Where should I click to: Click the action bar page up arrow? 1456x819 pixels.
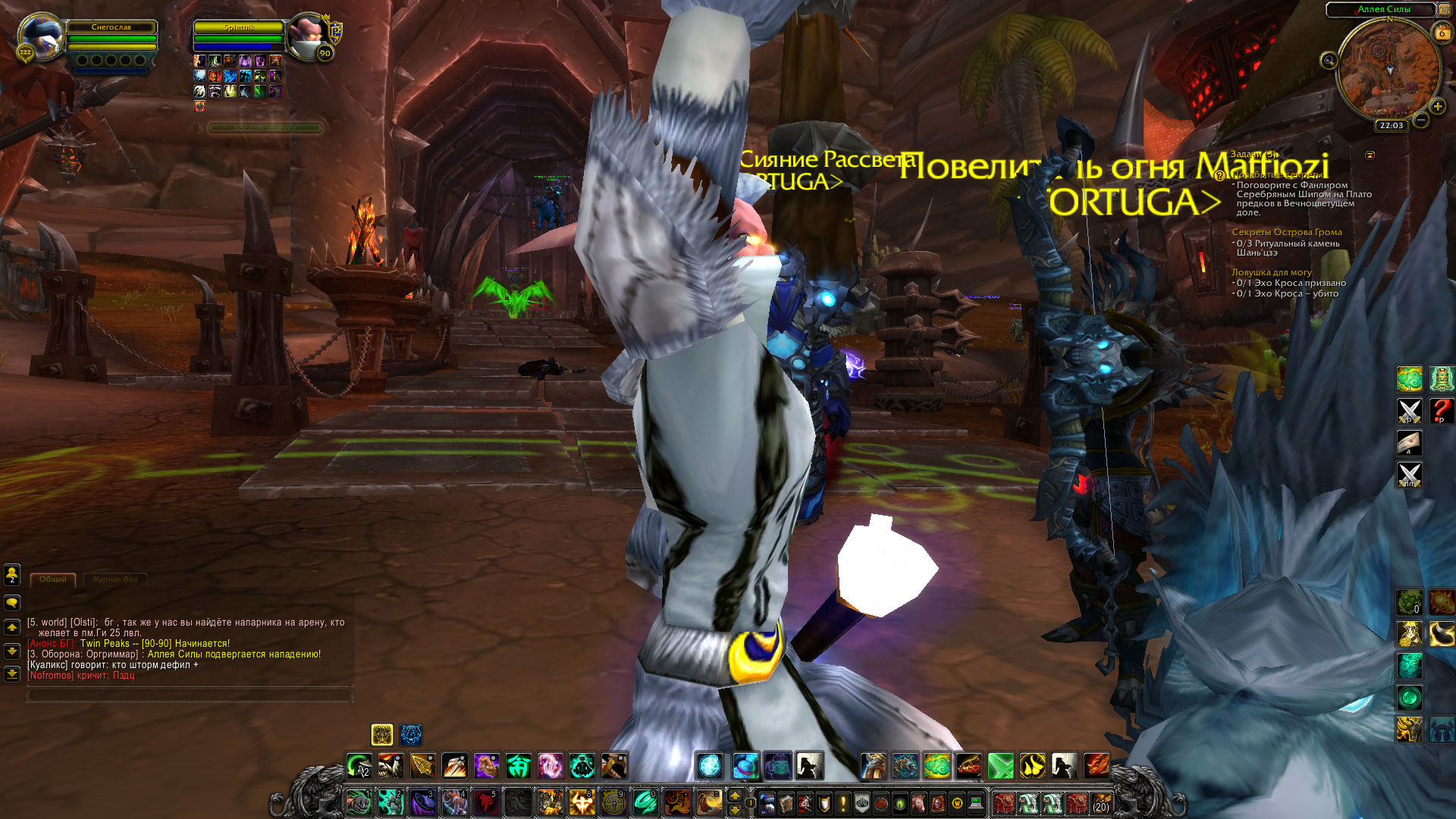(x=734, y=795)
